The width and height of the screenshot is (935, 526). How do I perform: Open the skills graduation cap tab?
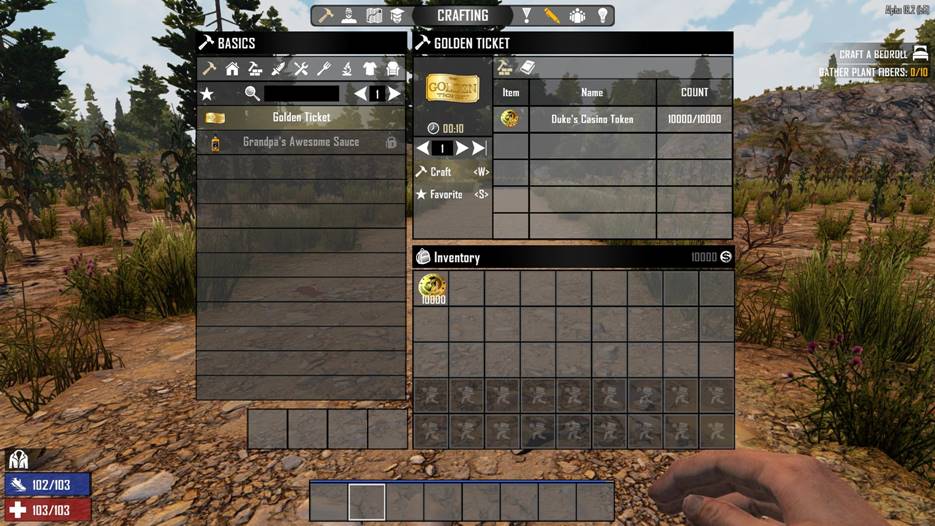point(396,16)
